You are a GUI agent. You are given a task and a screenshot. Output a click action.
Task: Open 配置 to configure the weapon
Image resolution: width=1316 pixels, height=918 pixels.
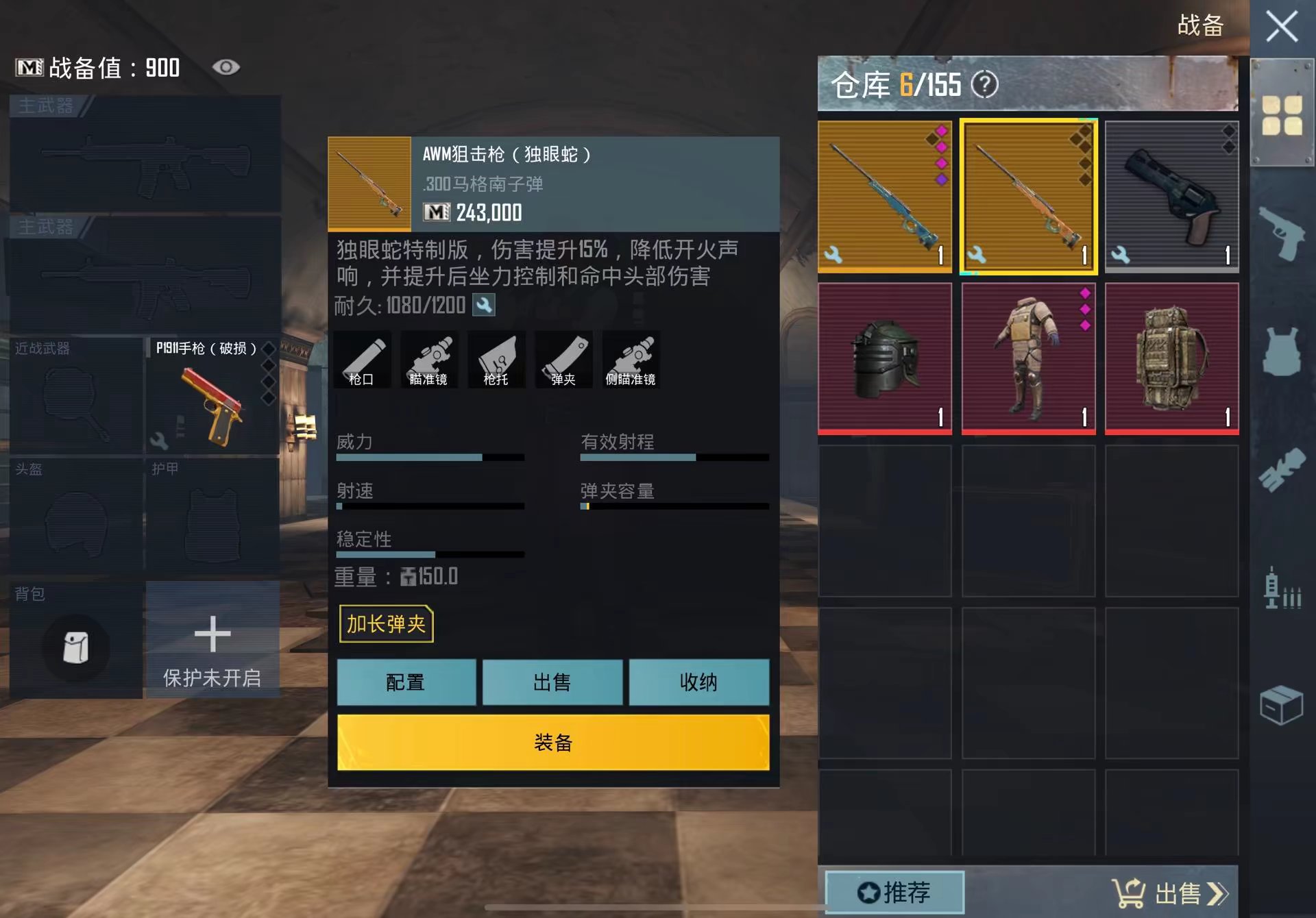tap(406, 682)
